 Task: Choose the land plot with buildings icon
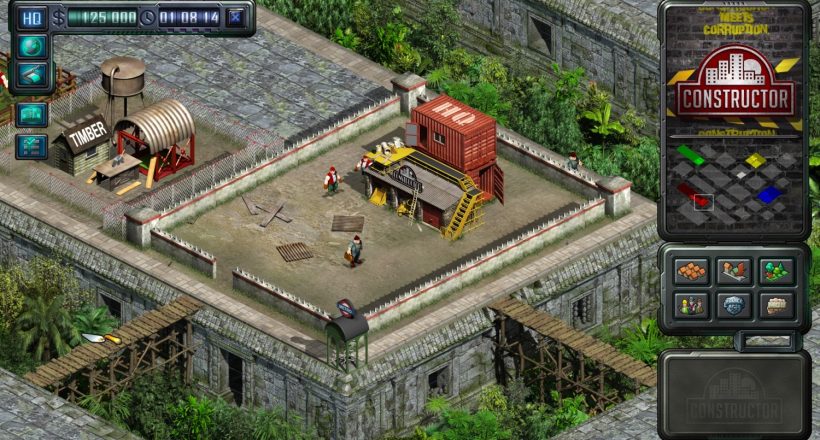[x=734, y=271]
